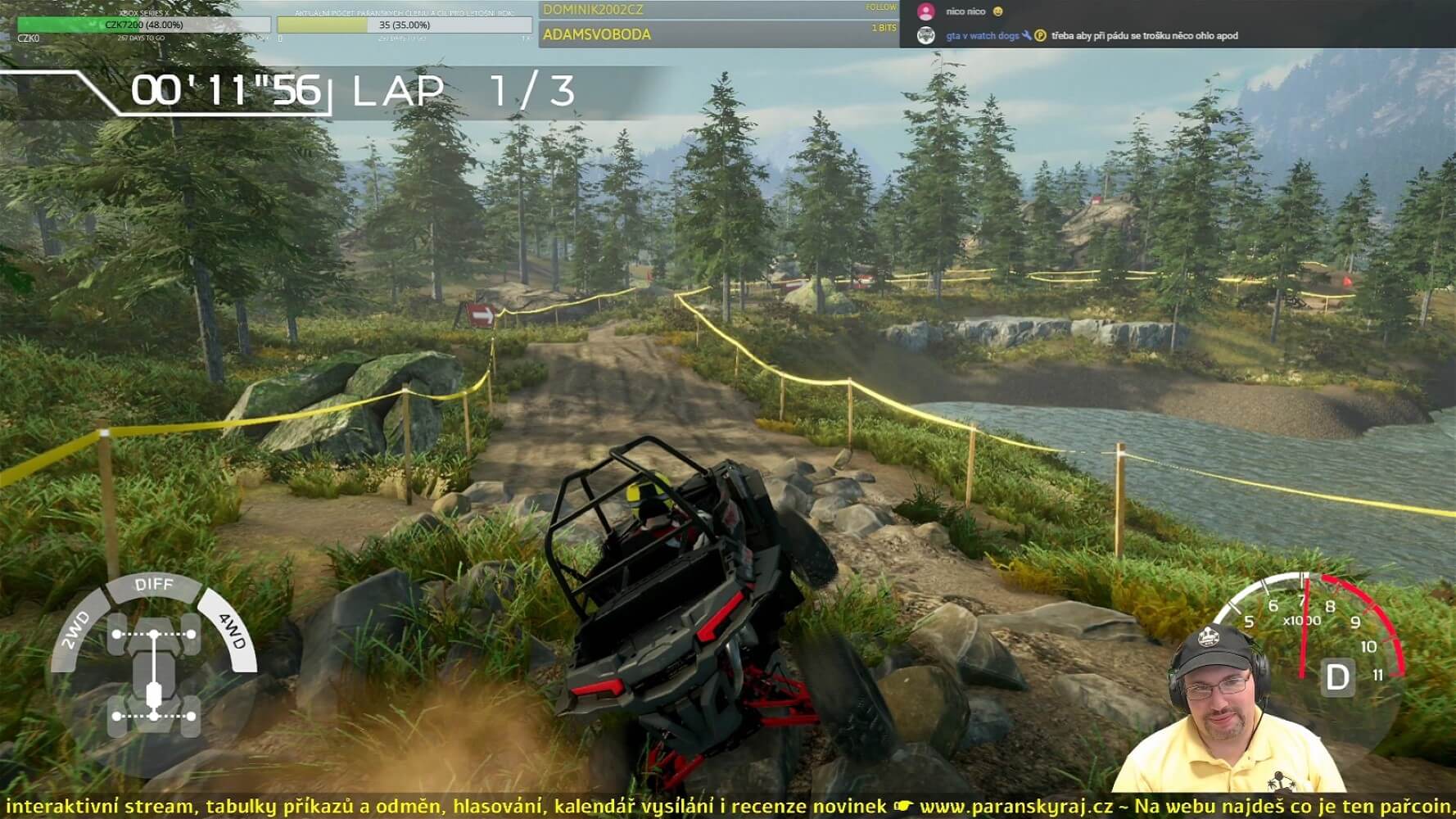The height and width of the screenshot is (819, 1456).
Task: Toggle the DIFF lock segment
Action: pos(154,585)
